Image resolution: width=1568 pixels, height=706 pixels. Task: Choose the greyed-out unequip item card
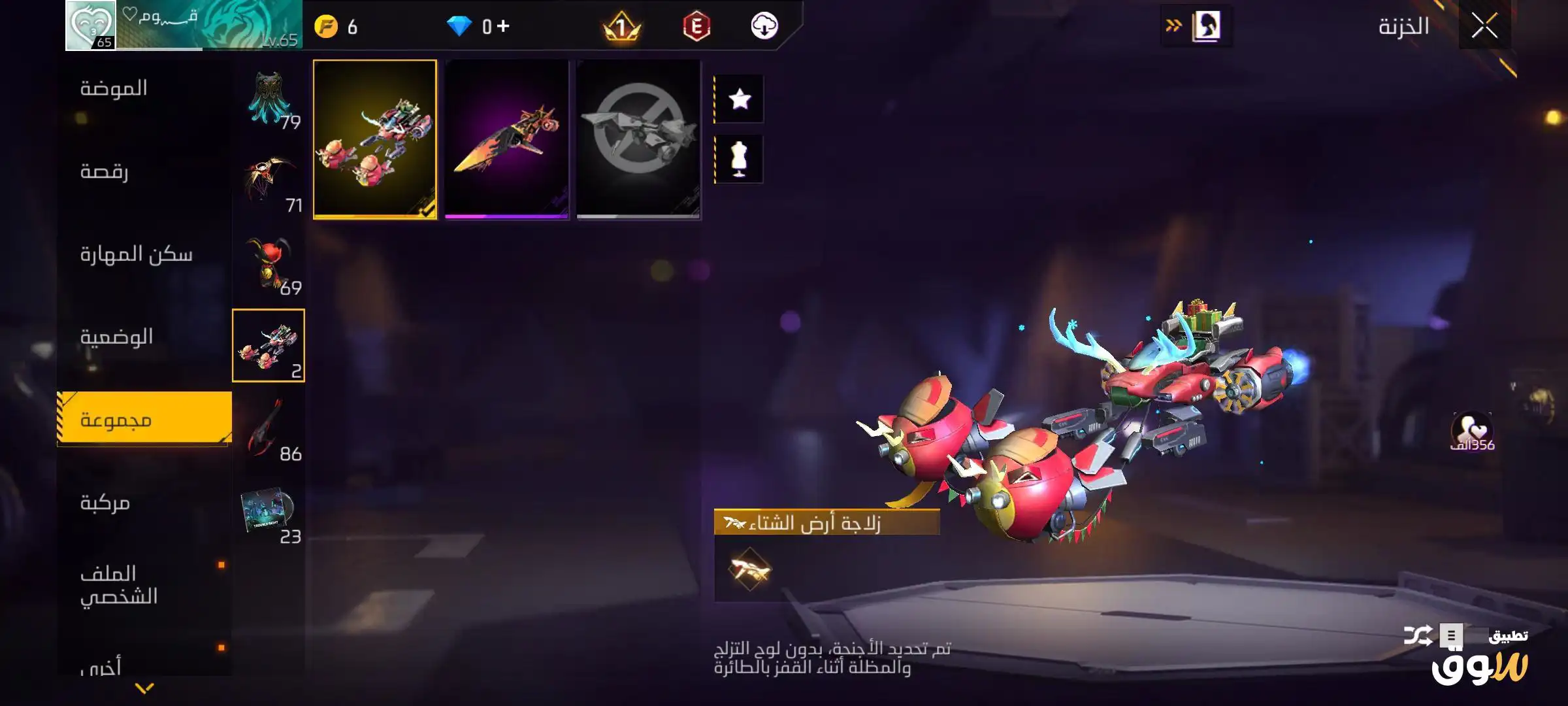point(638,139)
